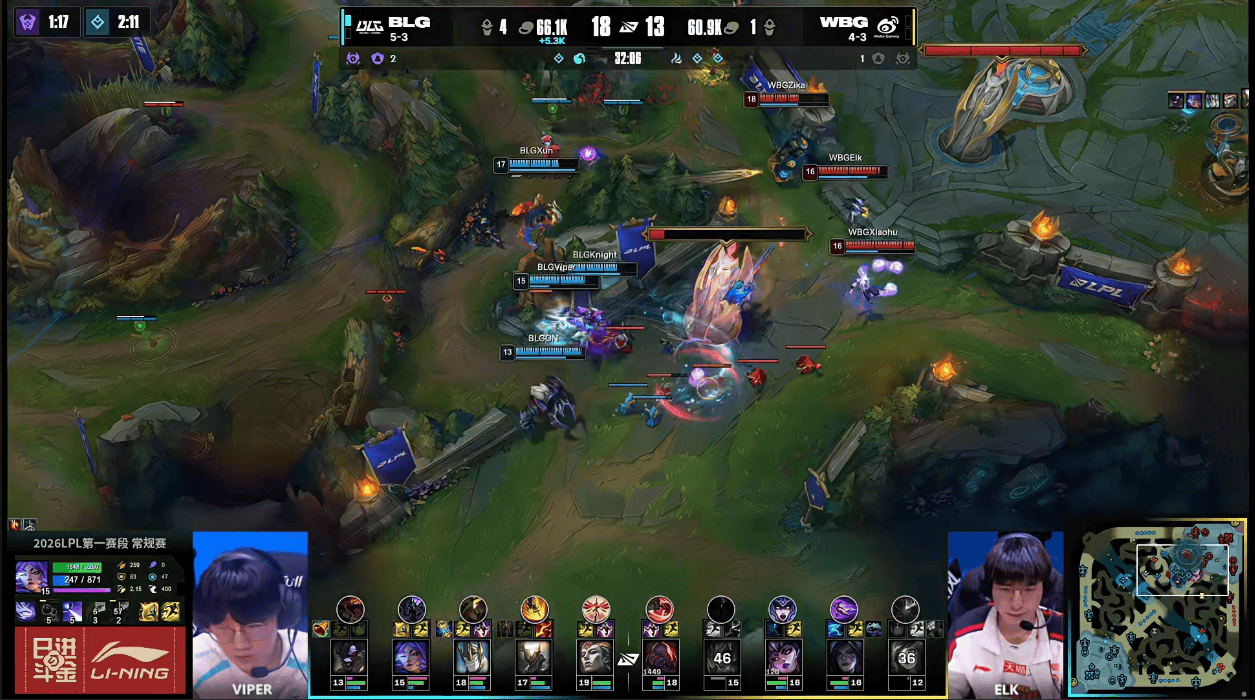Select the red champion portrait showing 1449

tap(659, 657)
